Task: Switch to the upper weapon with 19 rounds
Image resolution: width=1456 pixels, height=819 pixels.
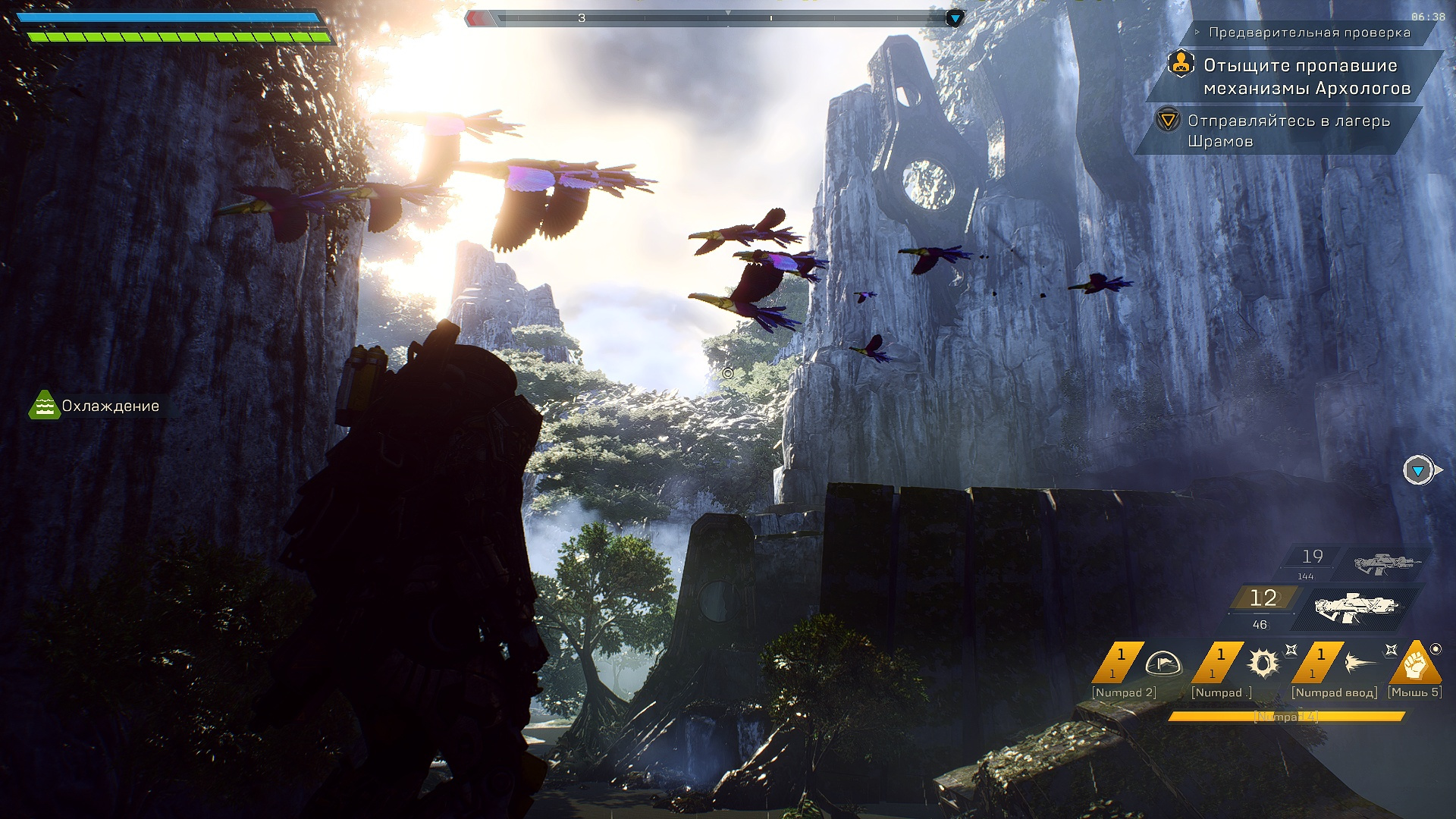Action: [x=1385, y=563]
